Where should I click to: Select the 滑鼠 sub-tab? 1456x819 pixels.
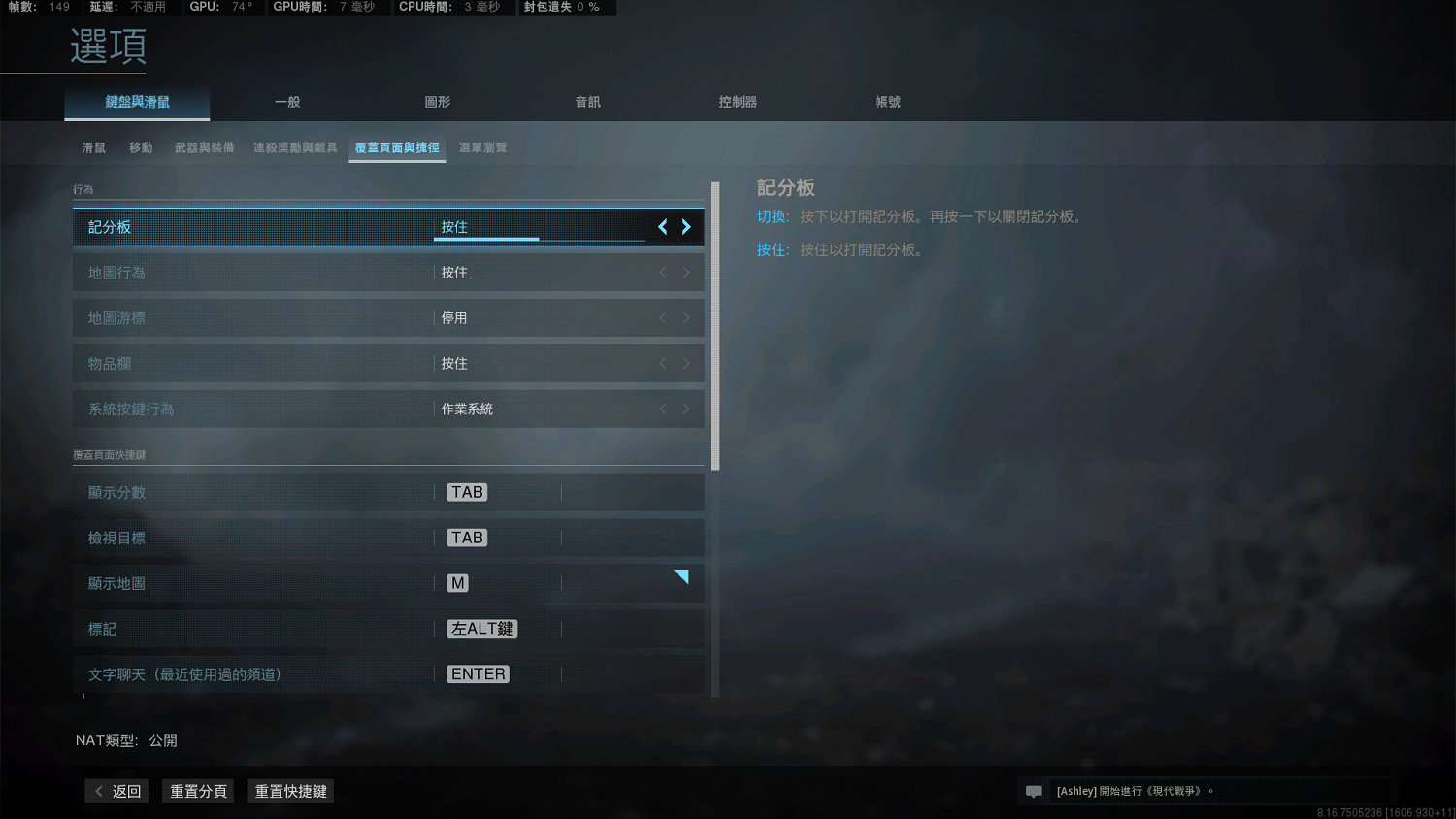[93, 147]
